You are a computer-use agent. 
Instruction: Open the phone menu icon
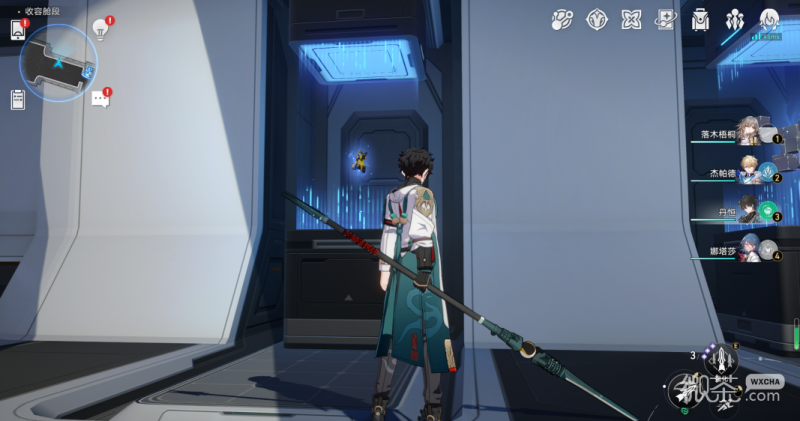coord(17,31)
